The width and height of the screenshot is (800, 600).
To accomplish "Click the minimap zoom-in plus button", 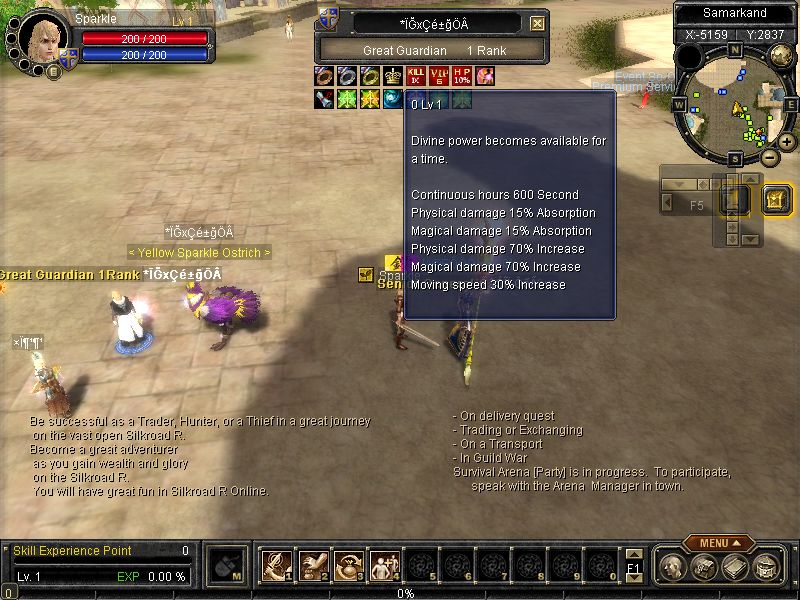I will 787,141.
